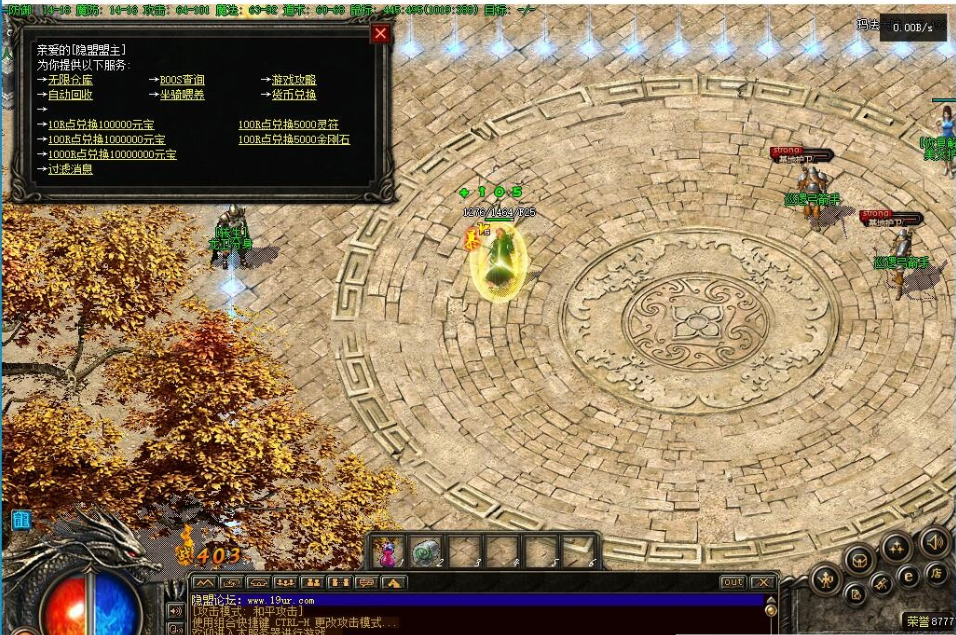Open the 游戏攻略 guide link
Viewport: 956px width, 635px height.
(293, 80)
